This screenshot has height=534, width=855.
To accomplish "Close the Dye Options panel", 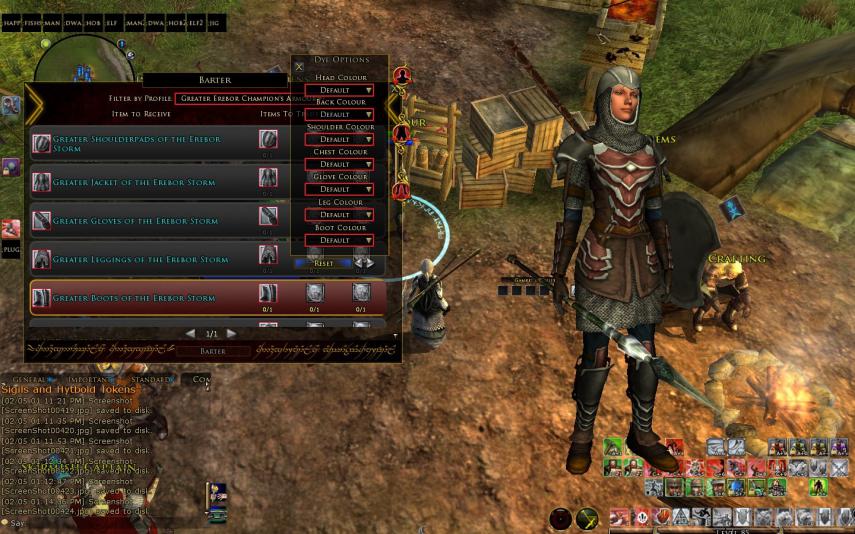I will (299, 67).
